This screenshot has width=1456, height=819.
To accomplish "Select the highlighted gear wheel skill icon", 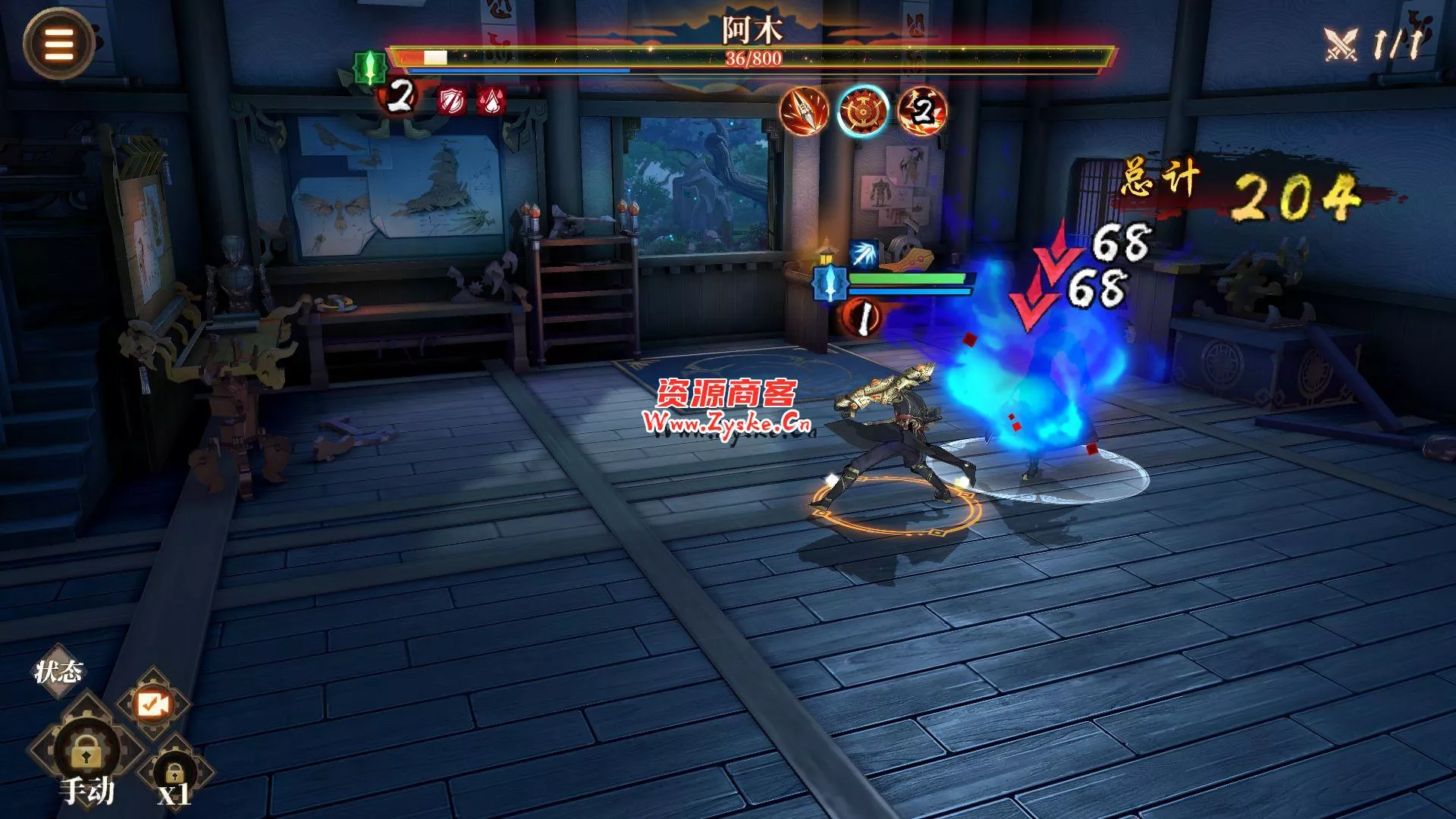I will pos(863,111).
